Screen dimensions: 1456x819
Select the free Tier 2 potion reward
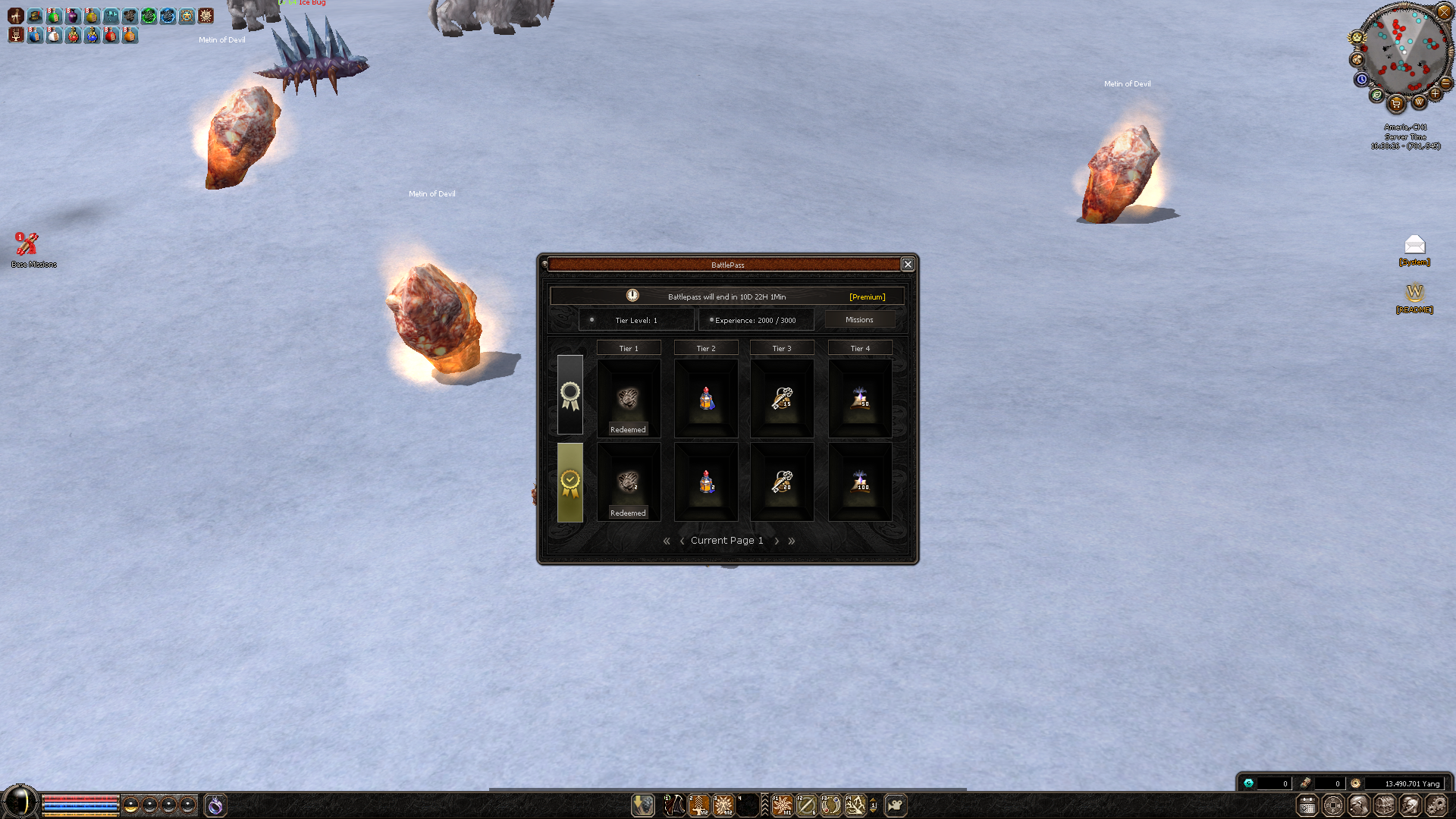click(706, 399)
